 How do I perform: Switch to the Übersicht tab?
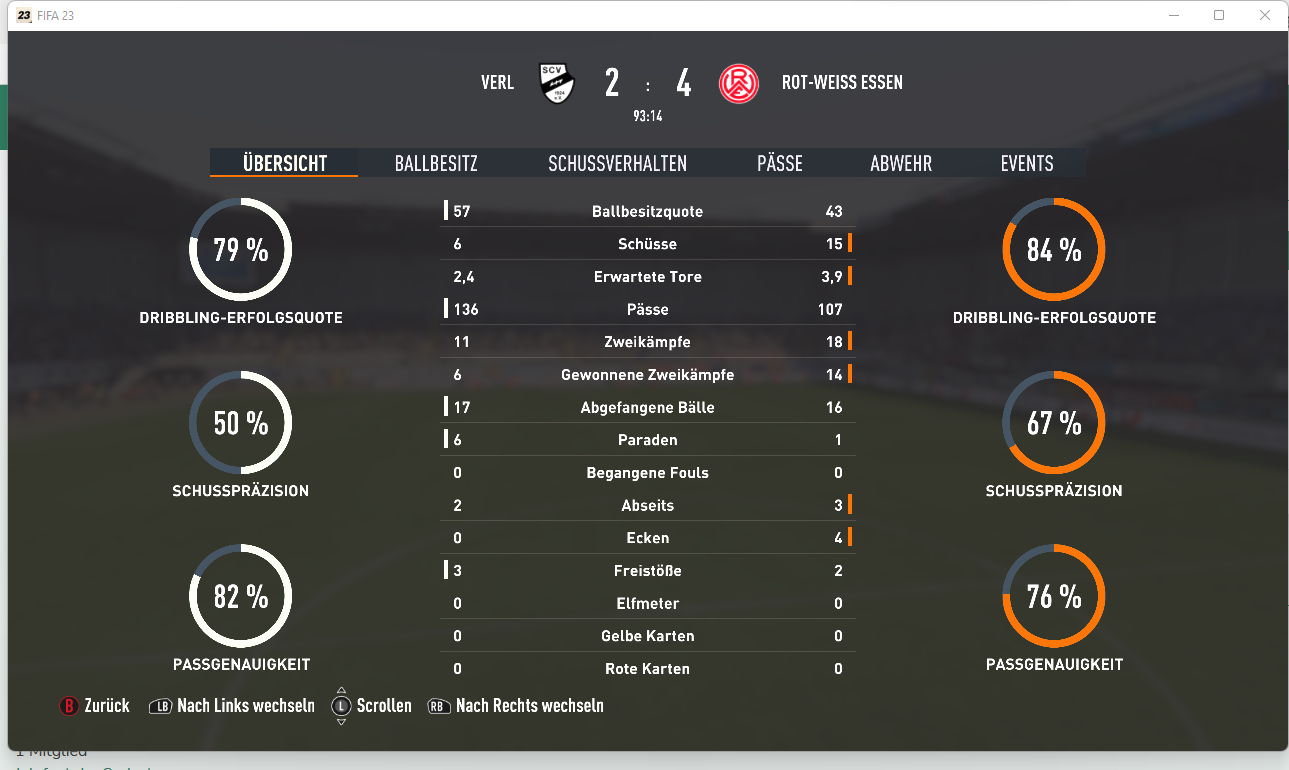click(x=284, y=163)
